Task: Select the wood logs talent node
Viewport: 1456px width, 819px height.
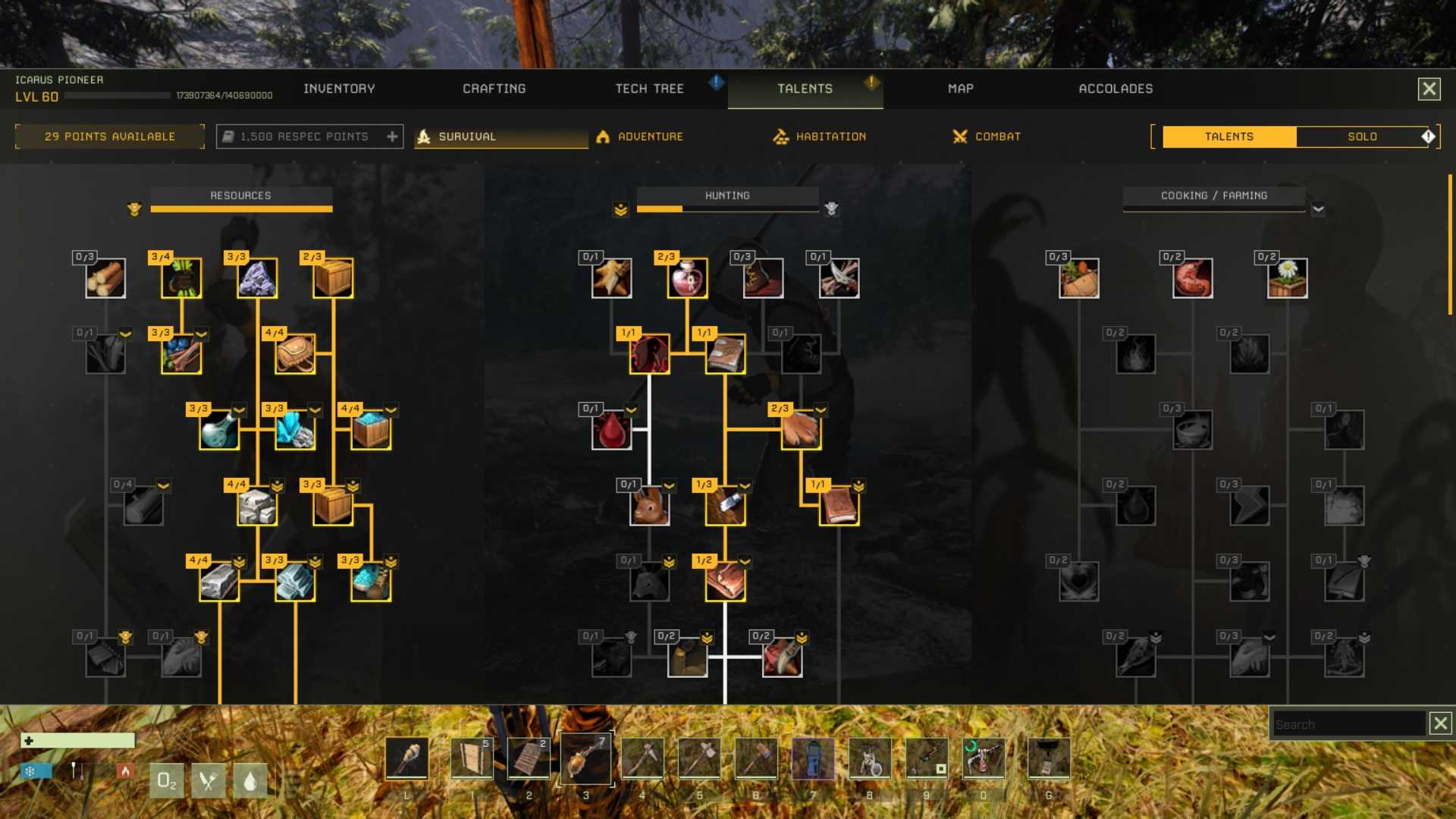Action: click(x=105, y=278)
